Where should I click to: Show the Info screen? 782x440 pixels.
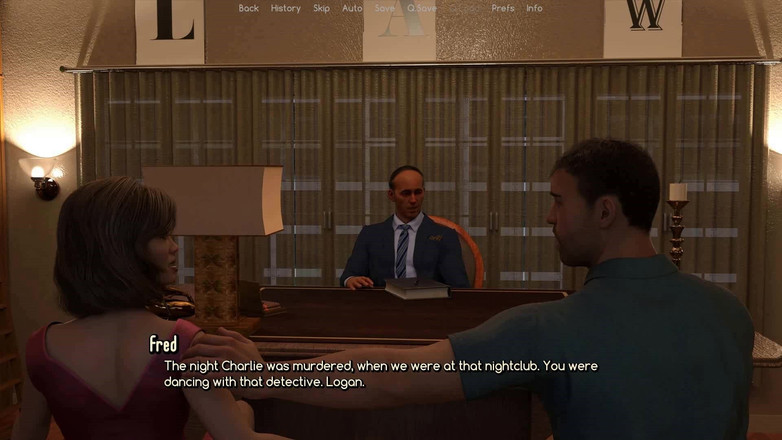coord(534,8)
